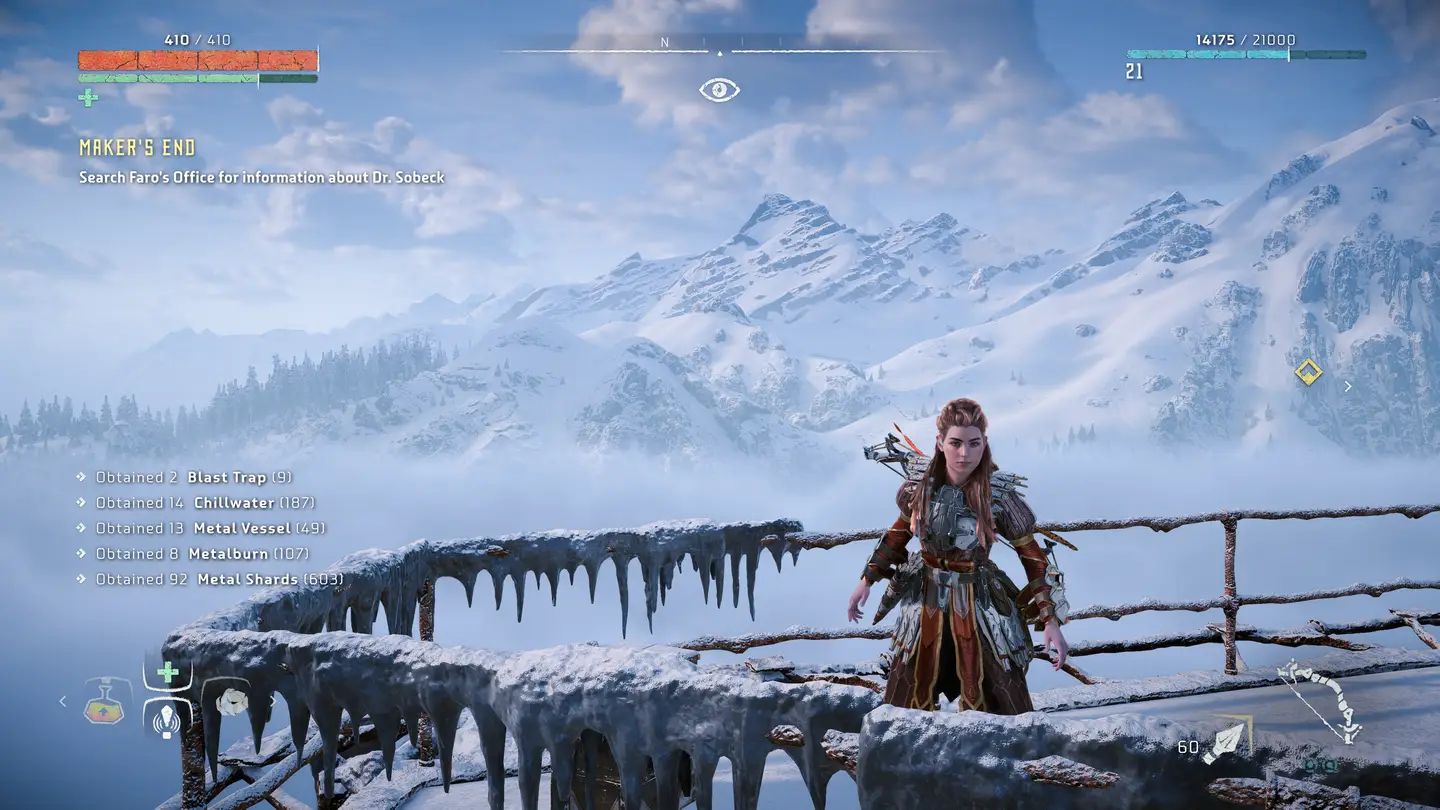Cycle items with the right chevron
Viewport: 1440px width, 810px height.
pyautogui.click(x=274, y=702)
